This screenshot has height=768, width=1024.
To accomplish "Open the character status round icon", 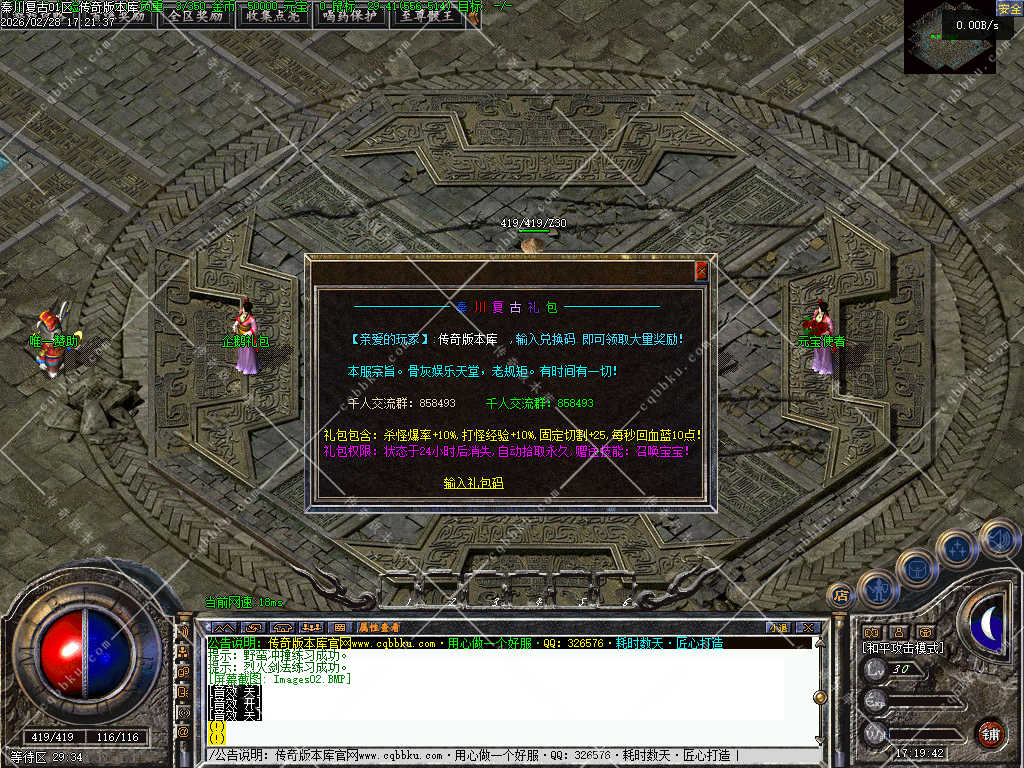I will point(878,589).
